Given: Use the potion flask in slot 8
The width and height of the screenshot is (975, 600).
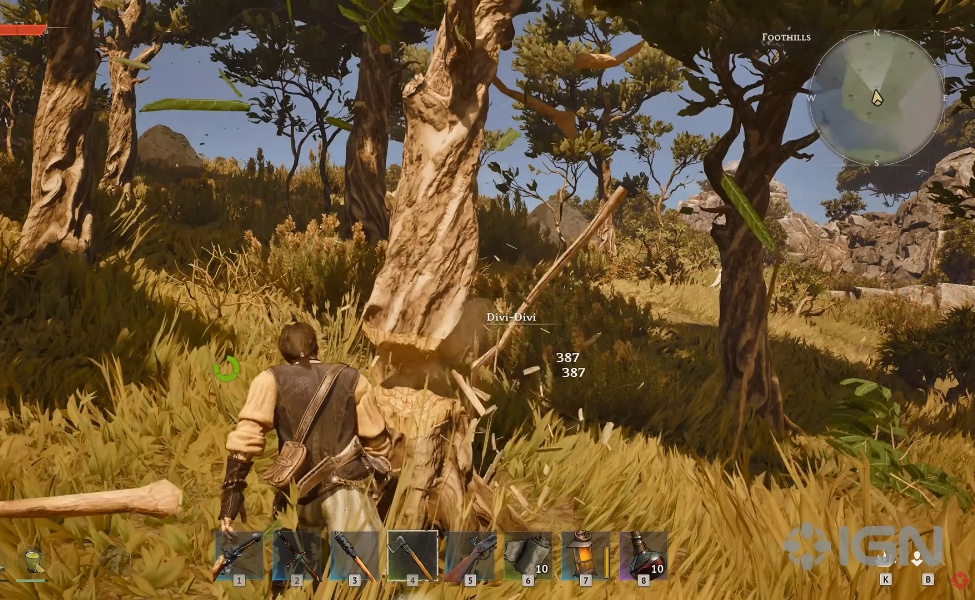Looking at the screenshot, I should pyautogui.click(x=642, y=556).
